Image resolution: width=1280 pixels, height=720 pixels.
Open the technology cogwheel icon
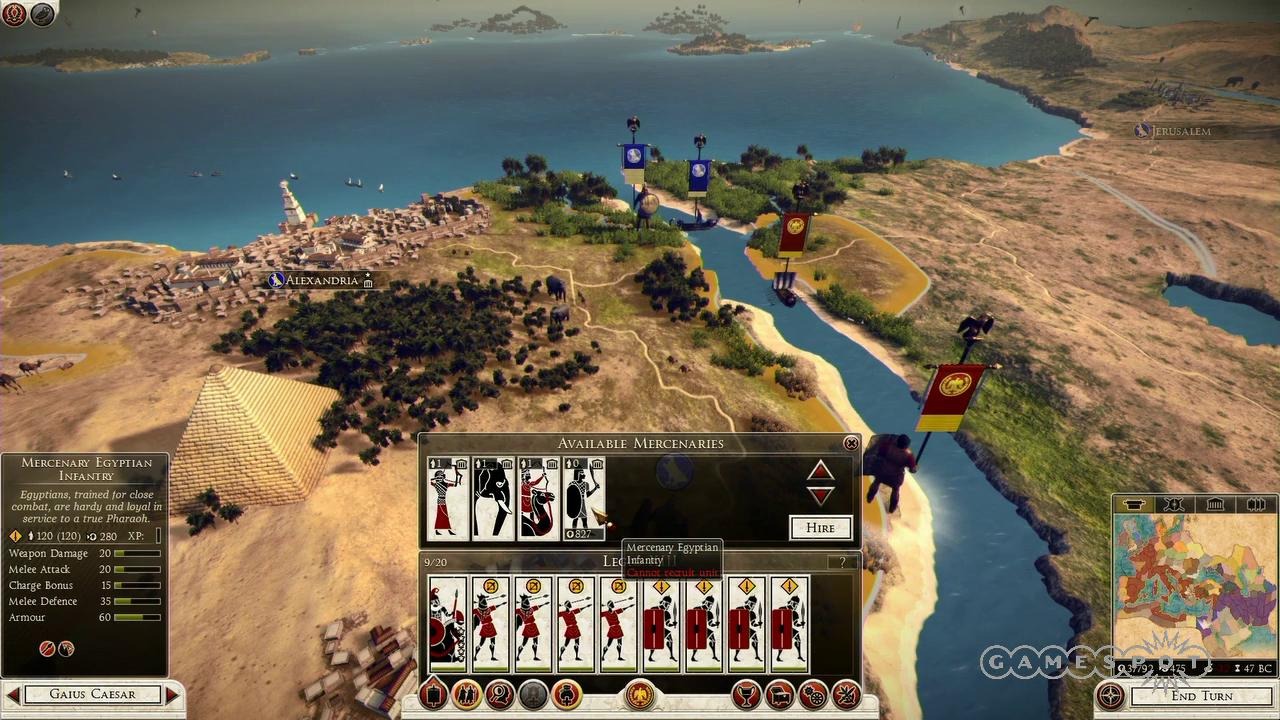(812, 694)
